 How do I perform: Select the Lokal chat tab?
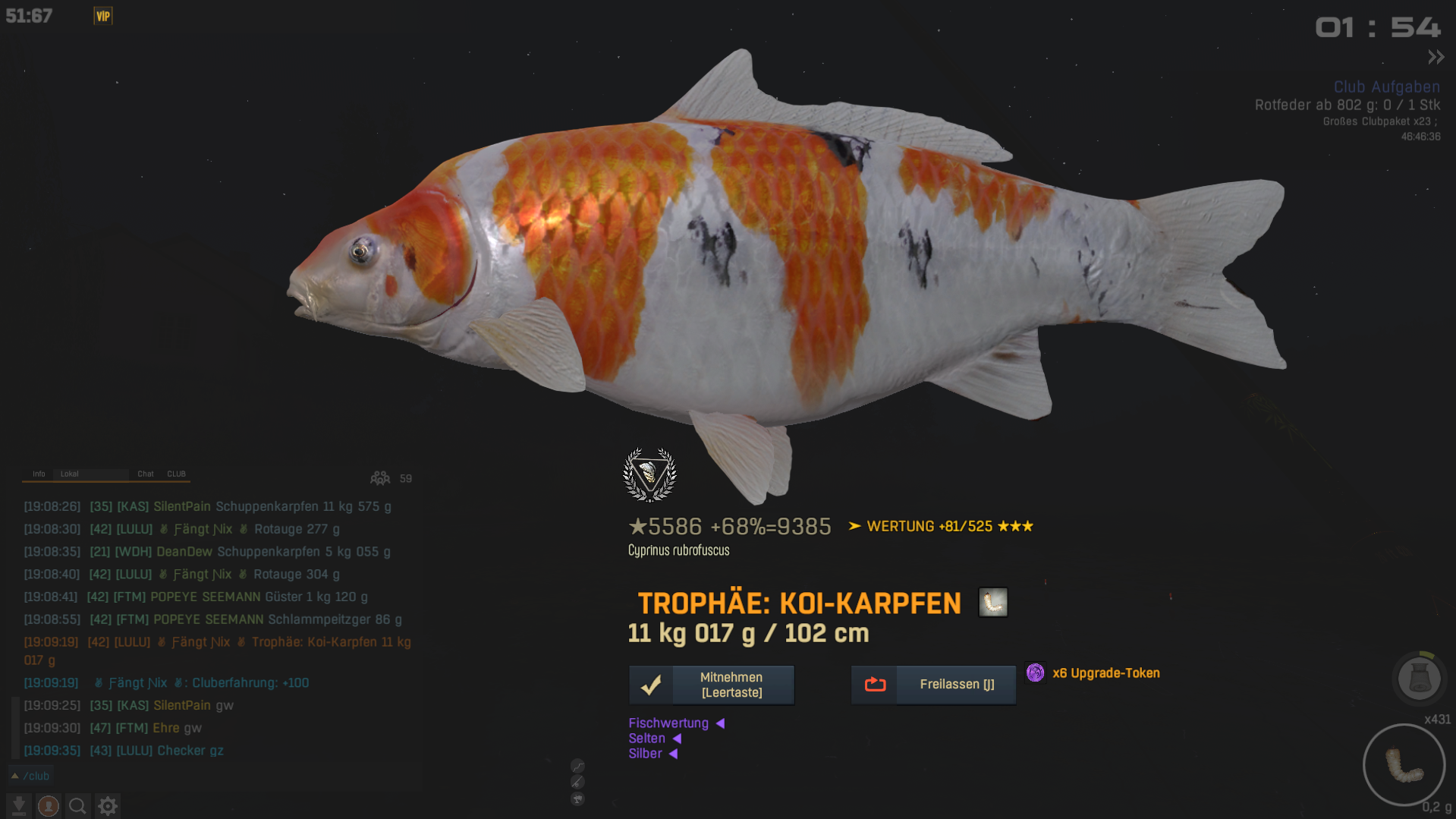(70, 474)
